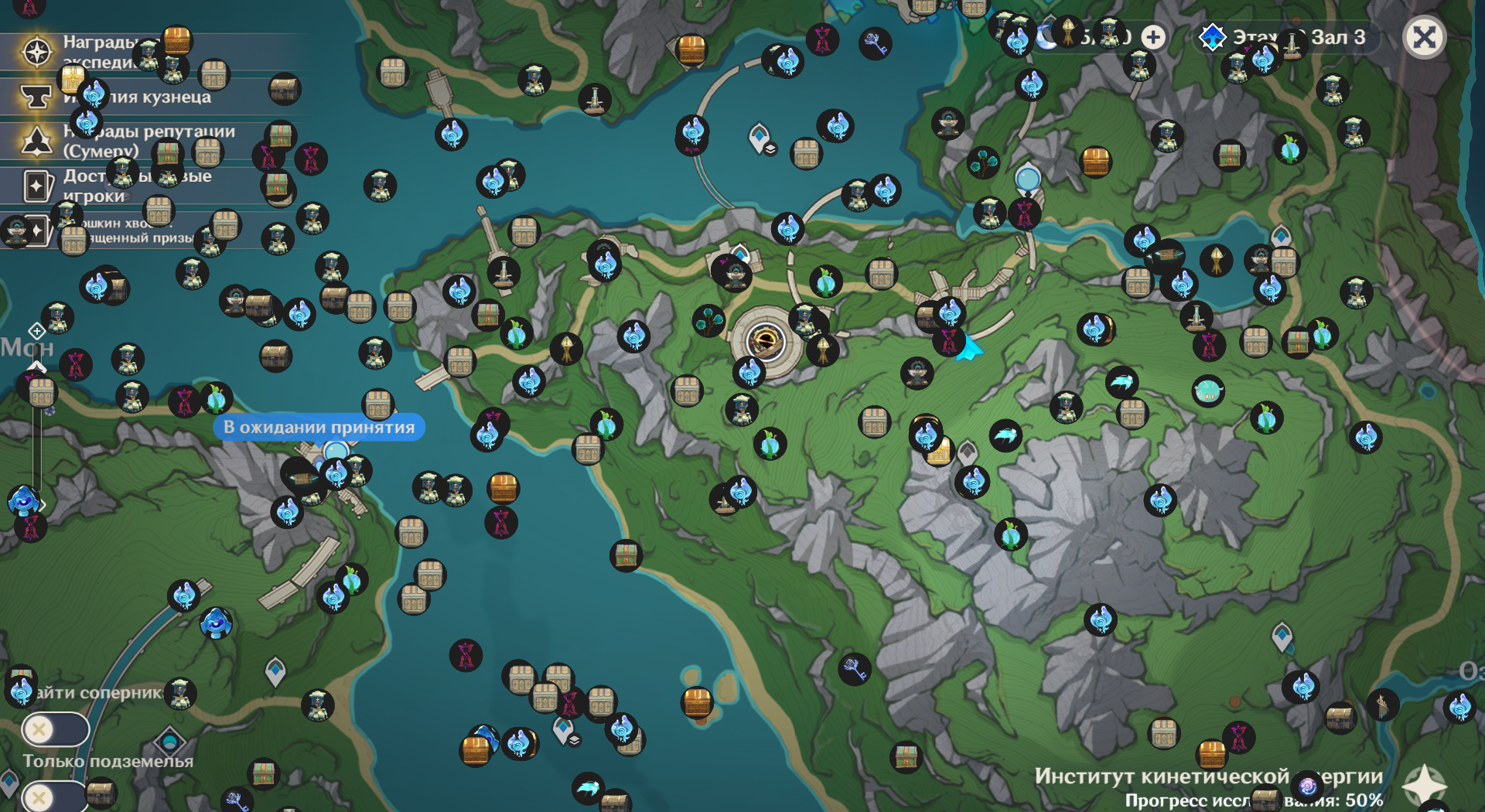
Task: Open the игроки card entry
Action: [x=37, y=186]
